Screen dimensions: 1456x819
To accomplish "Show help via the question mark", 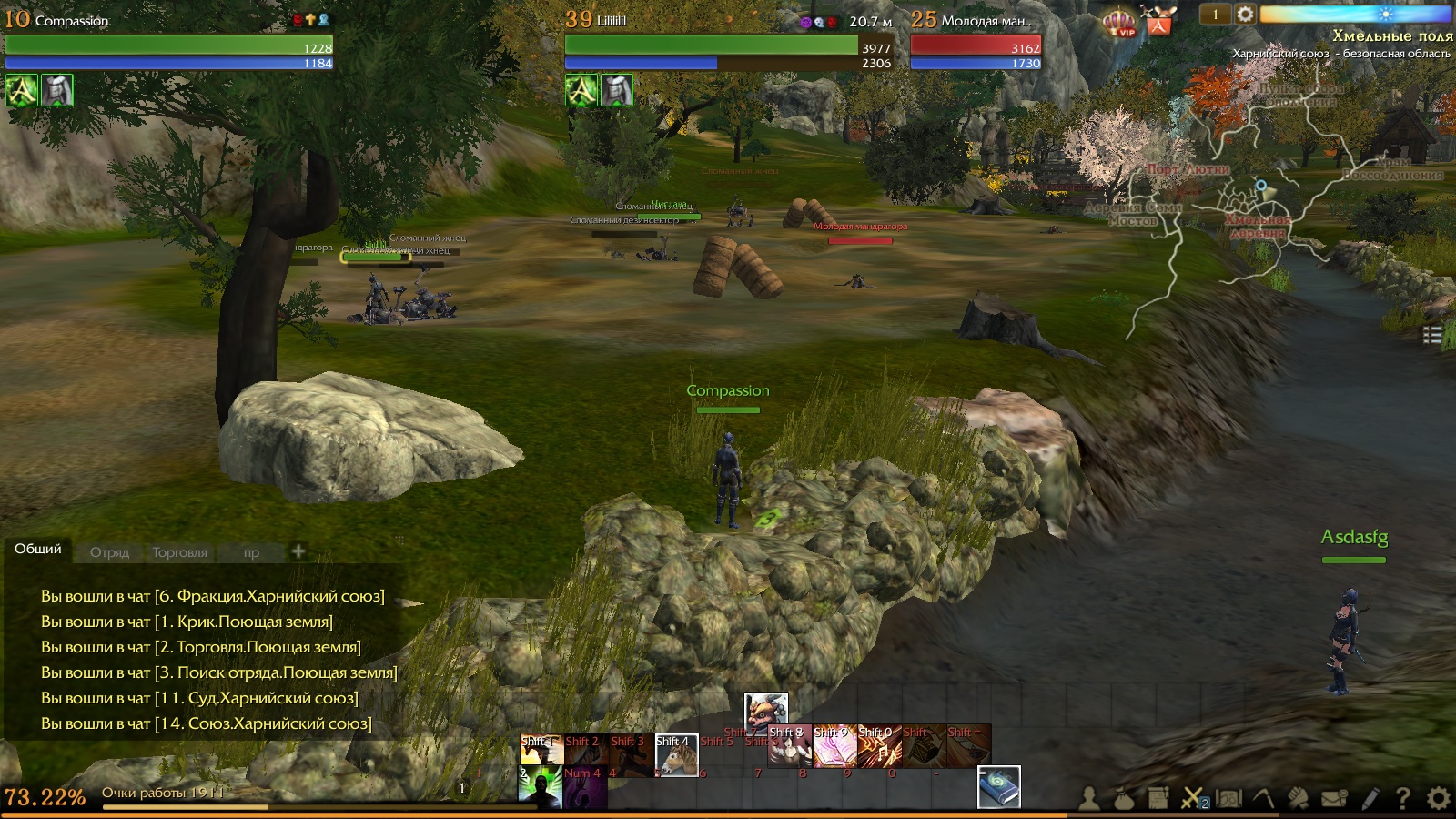I will point(1403,799).
